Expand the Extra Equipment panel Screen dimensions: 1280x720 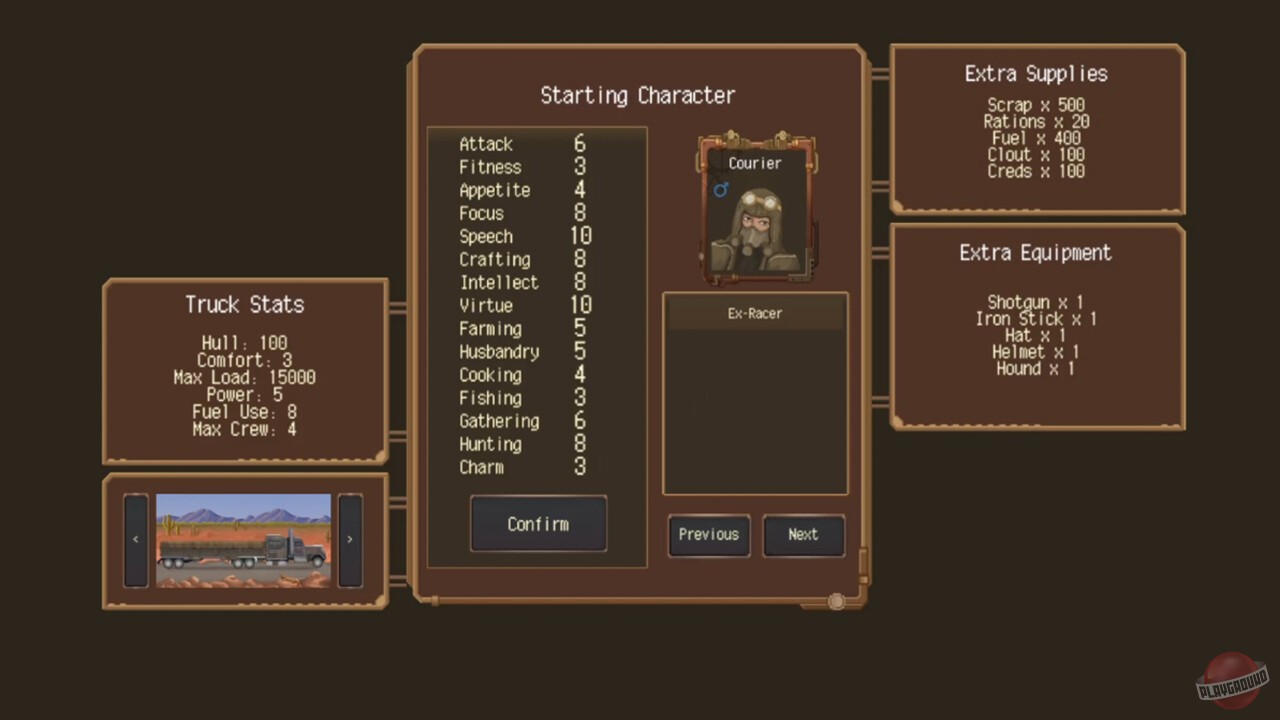1035,253
